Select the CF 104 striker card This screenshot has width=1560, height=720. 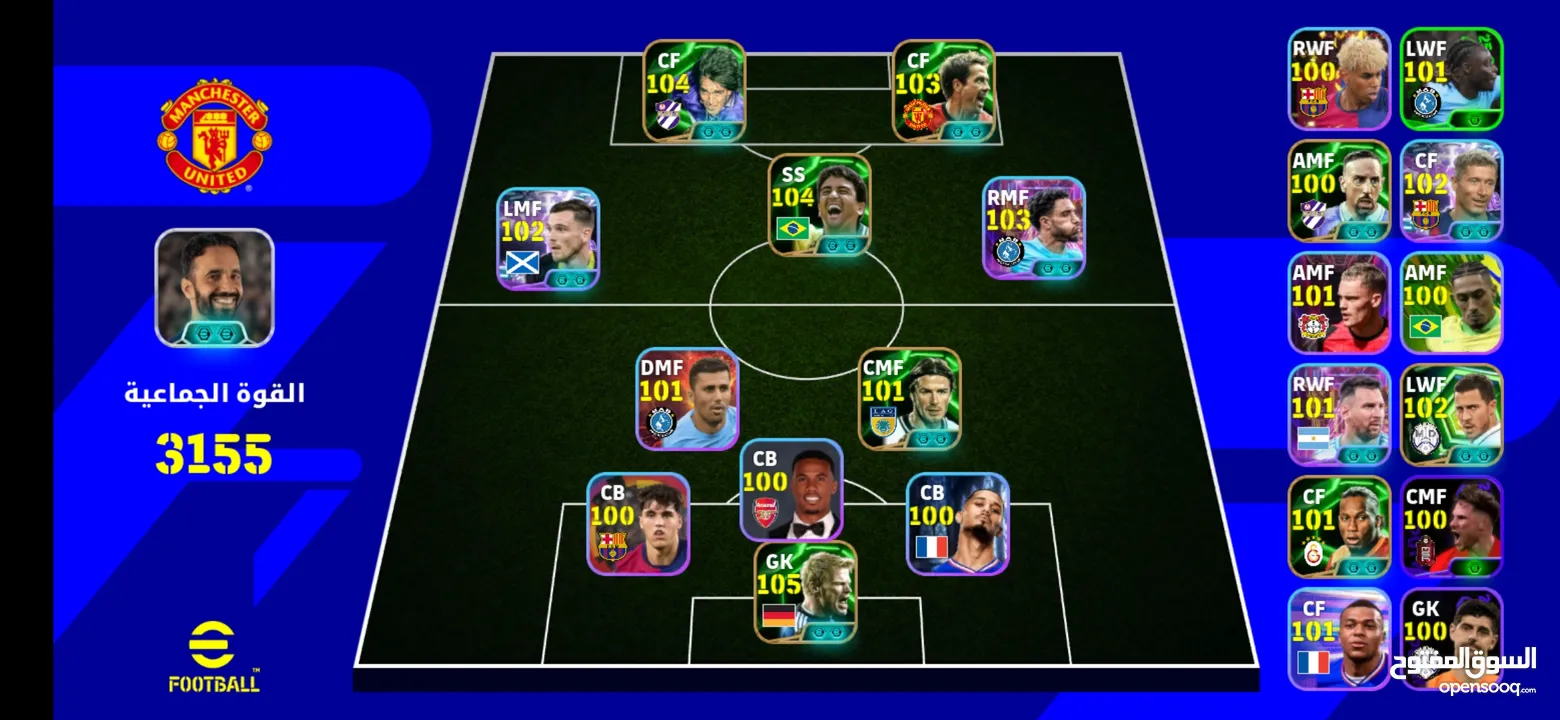coord(694,90)
